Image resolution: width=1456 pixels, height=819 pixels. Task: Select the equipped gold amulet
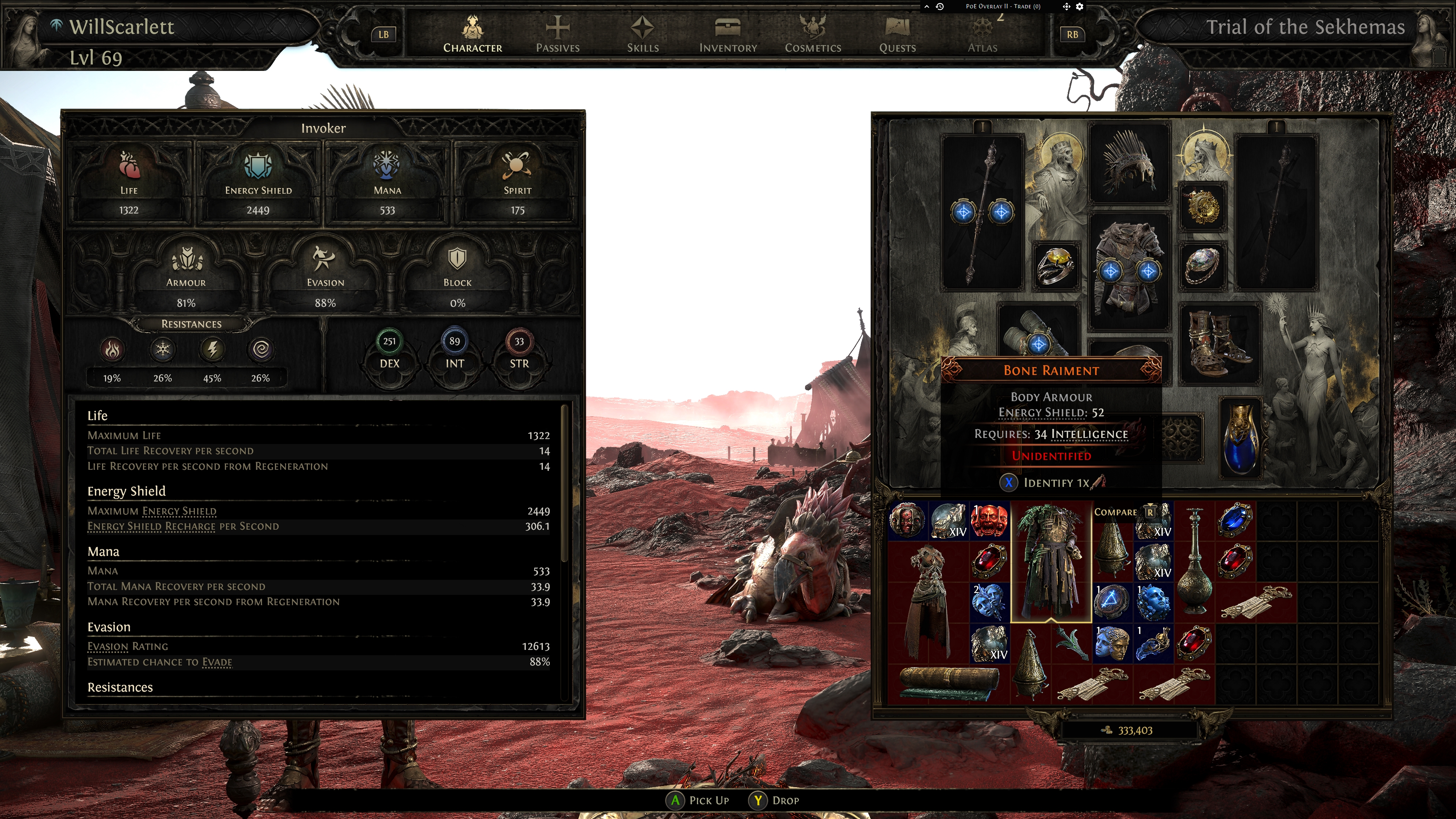1202,206
